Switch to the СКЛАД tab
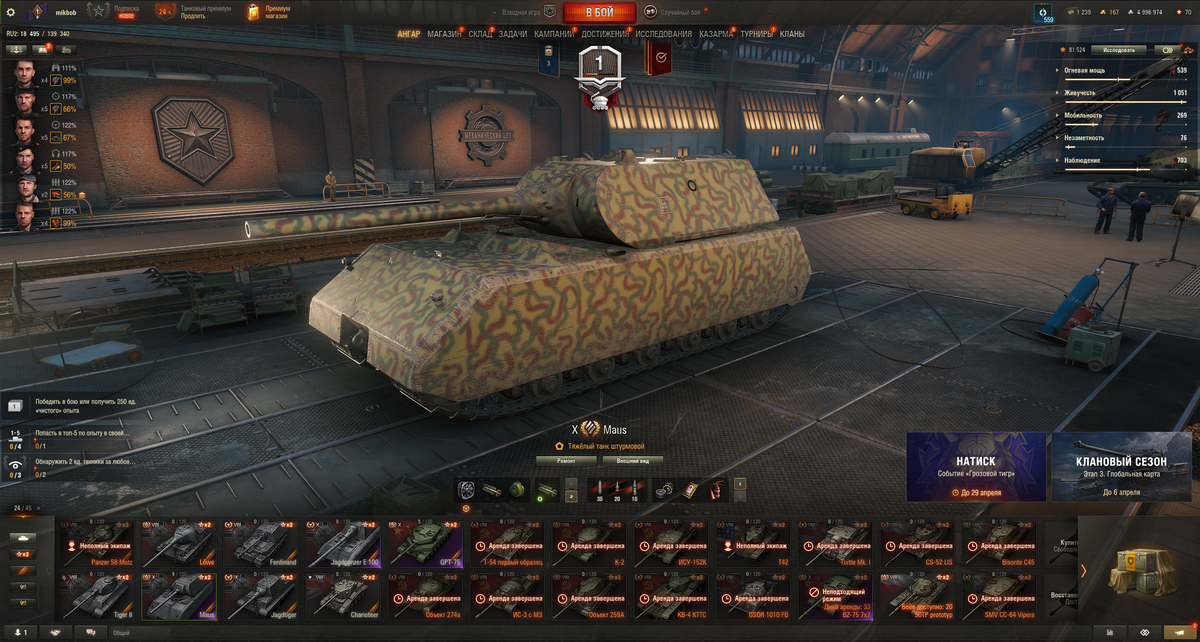The width and height of the screenshot is (1200, 642). pyautogui.click(x=480, y=34)
